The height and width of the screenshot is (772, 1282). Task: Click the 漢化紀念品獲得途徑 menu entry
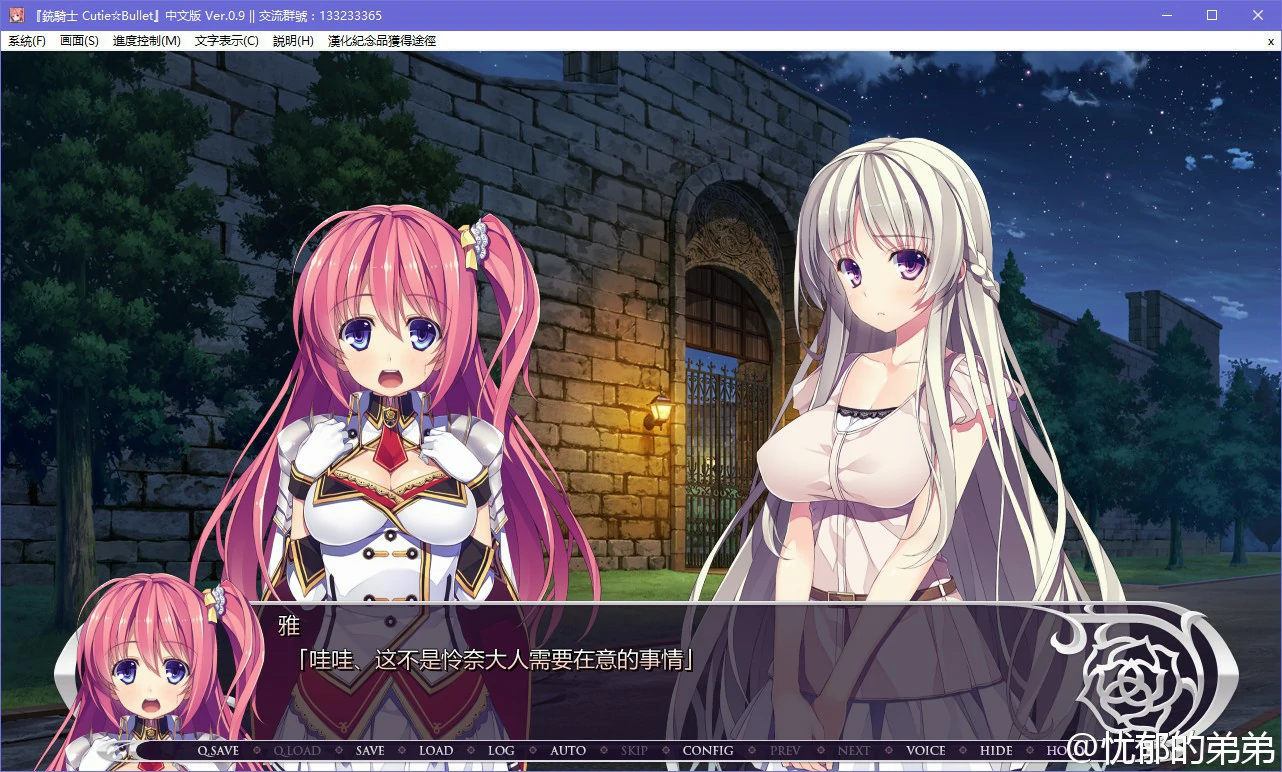click(x=383, y=41)
